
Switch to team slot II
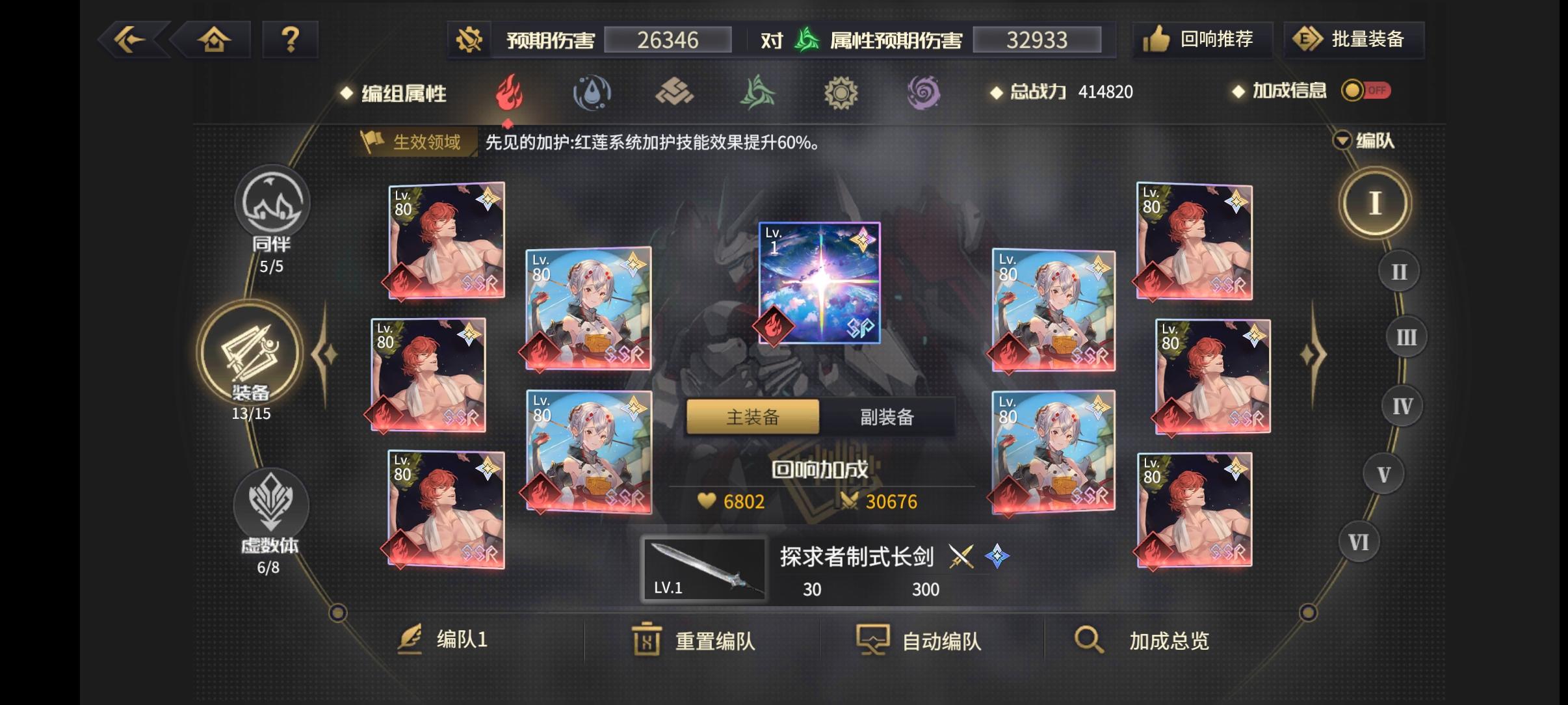1398,271
